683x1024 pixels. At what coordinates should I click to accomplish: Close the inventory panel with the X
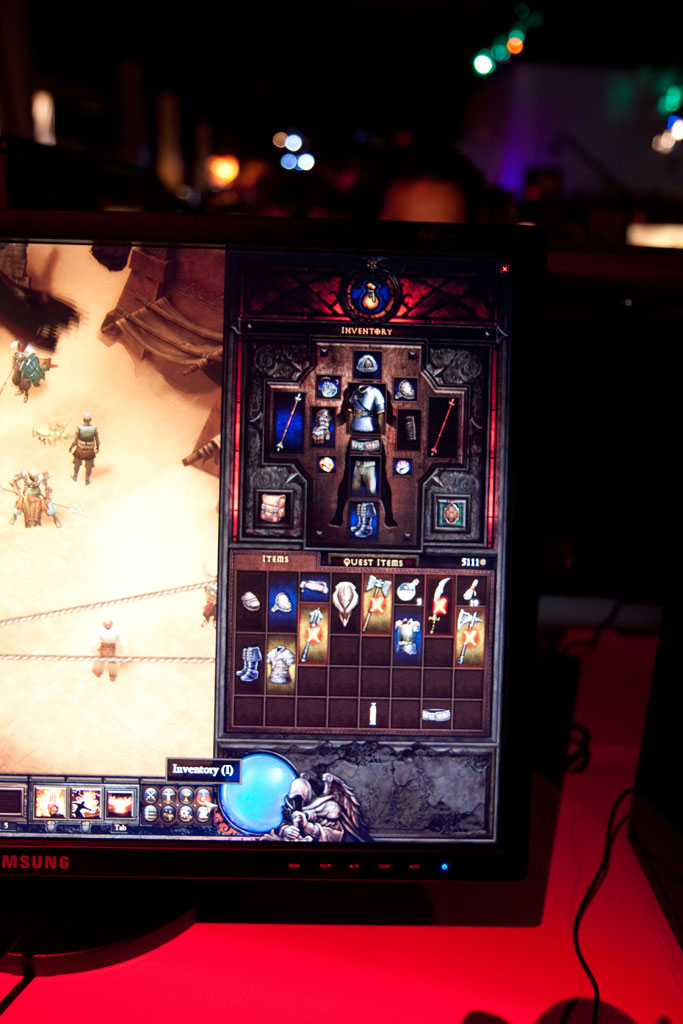(x=504, y=268)
